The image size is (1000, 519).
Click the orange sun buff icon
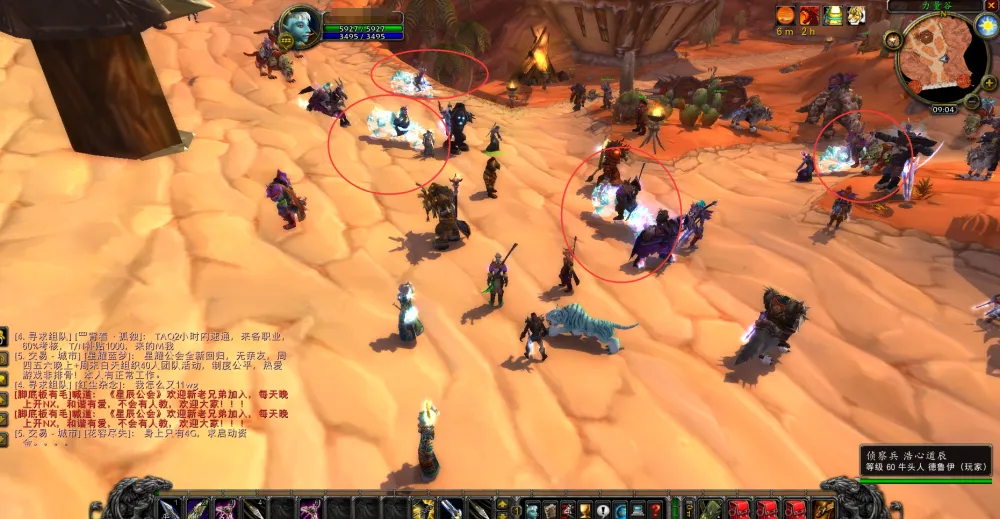[x=785, y=16]
